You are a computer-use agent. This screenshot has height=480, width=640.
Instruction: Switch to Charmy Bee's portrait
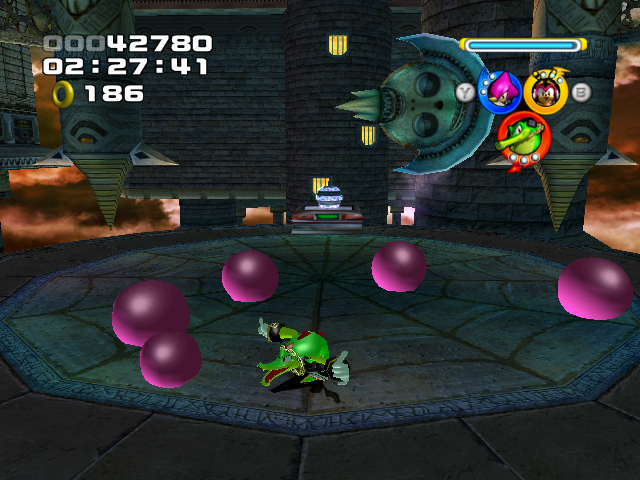pos(546,93)
